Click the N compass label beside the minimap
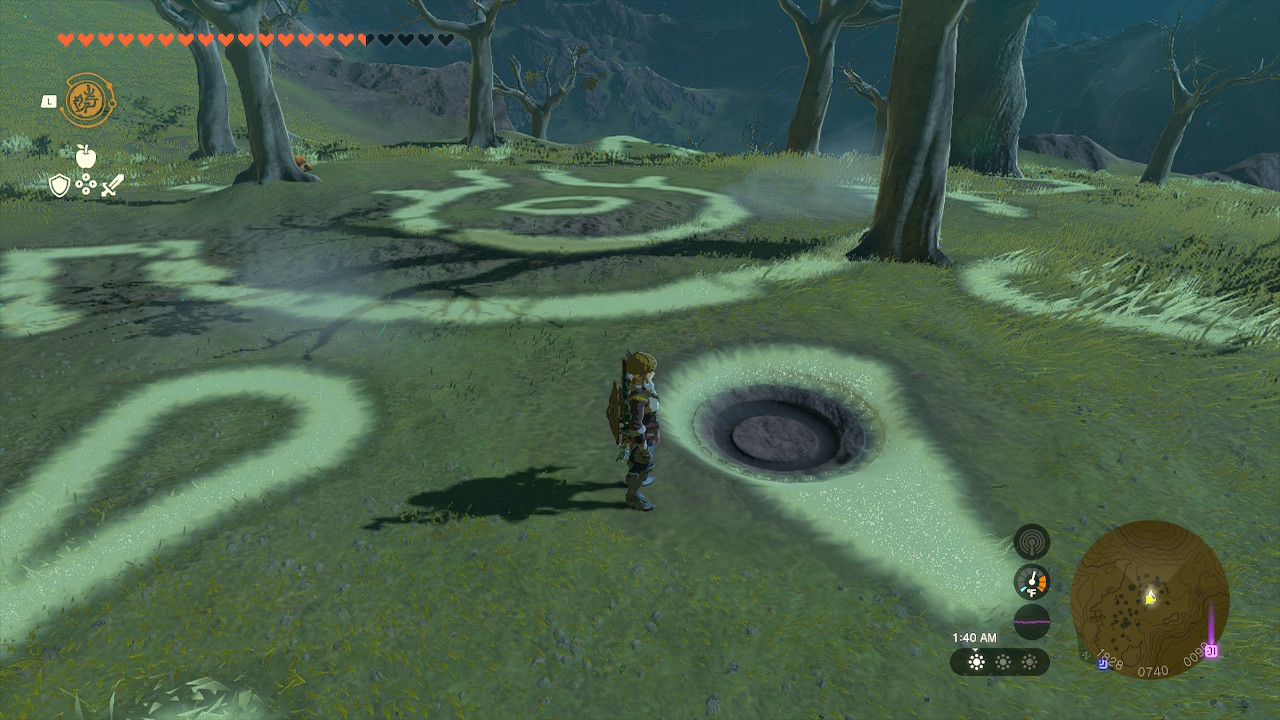The image size is (1280, 720). point(1085,654)
